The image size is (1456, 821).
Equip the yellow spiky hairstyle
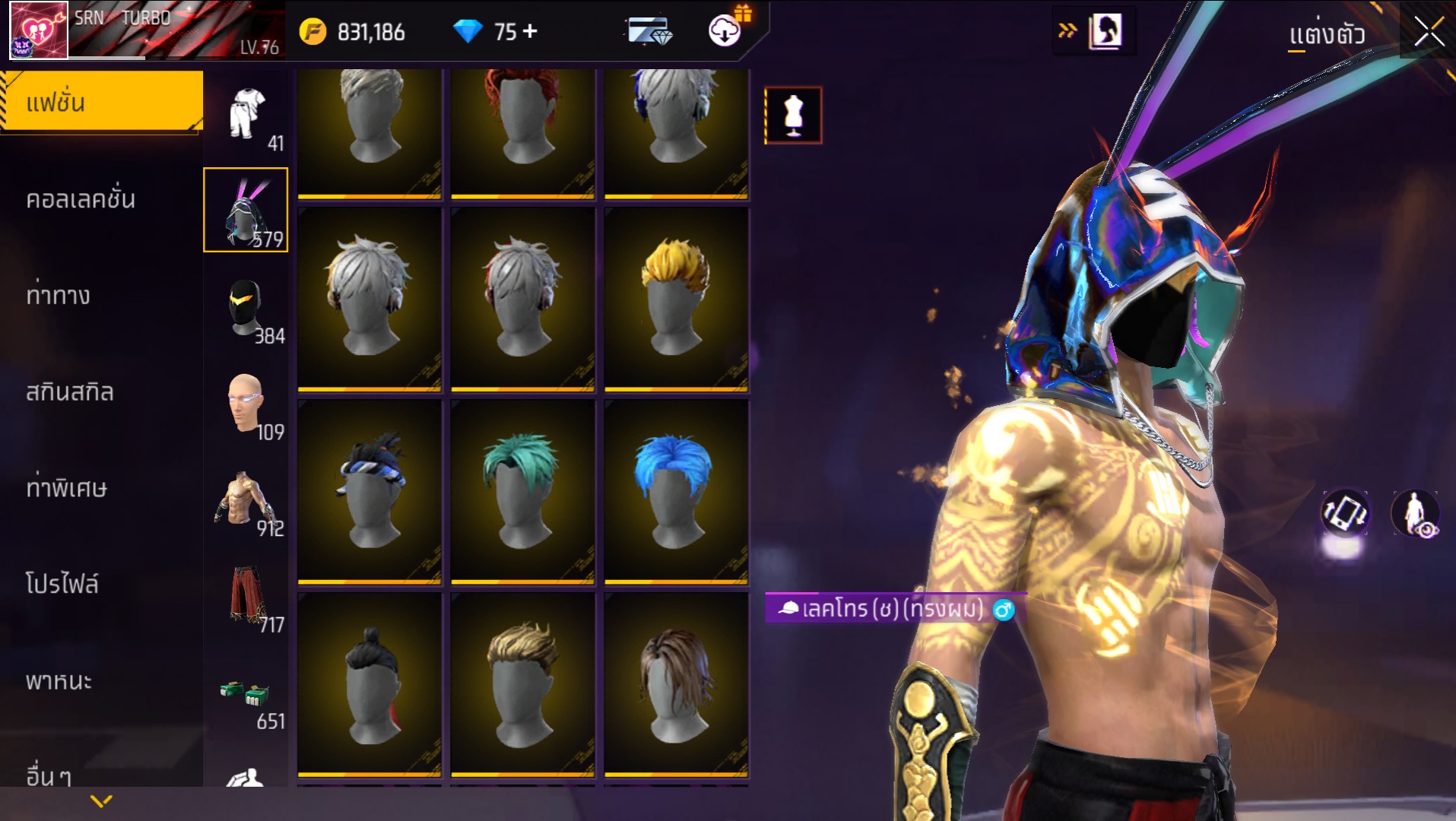(x=676, y=299)
